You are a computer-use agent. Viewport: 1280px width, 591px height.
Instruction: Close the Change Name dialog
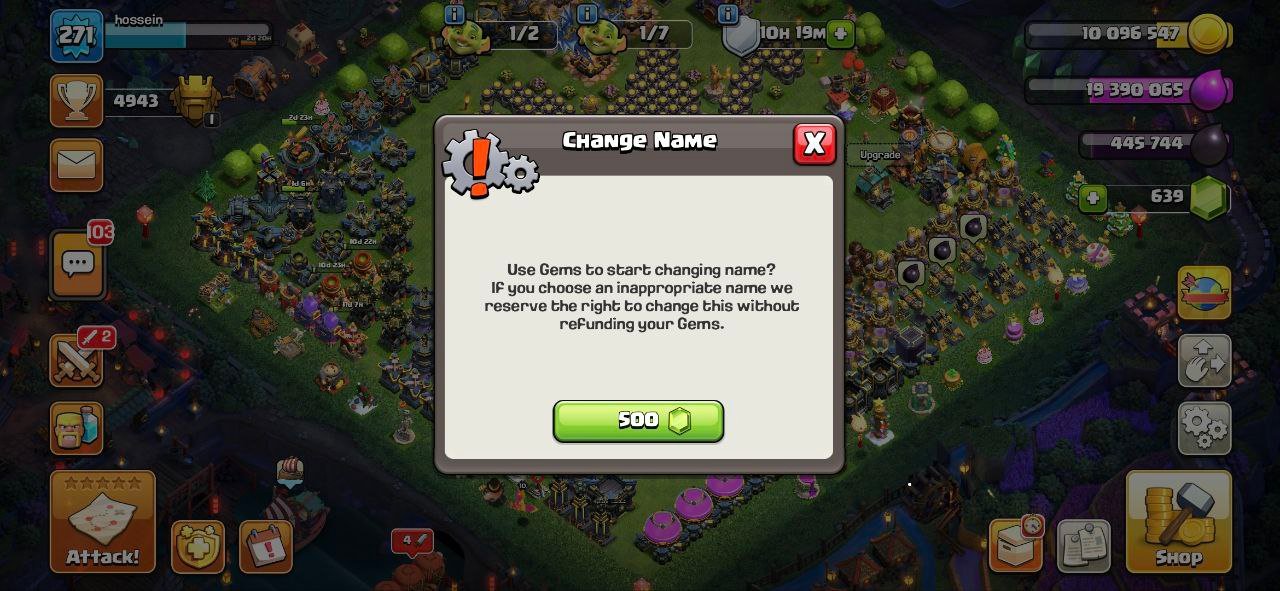(814, 144)
